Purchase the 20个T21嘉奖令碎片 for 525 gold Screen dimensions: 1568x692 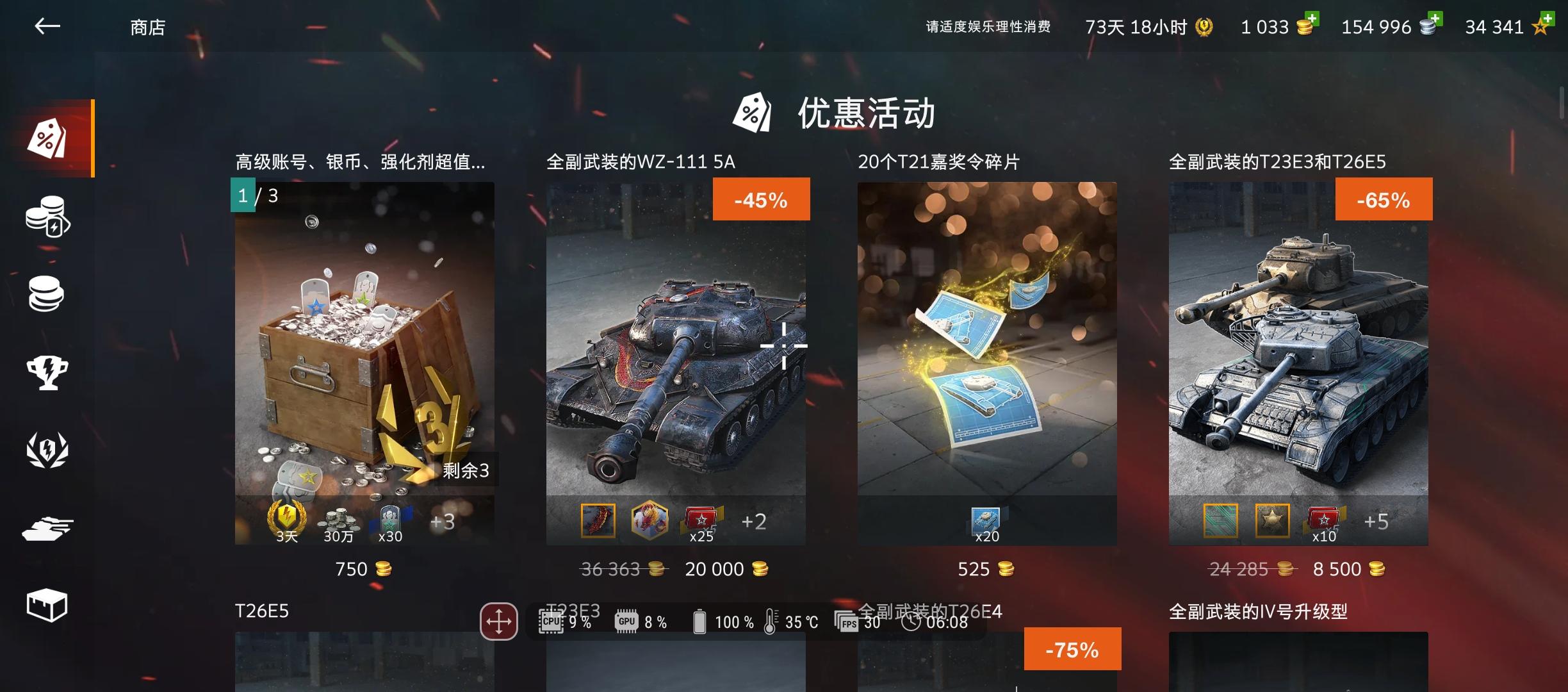coord(986,568)
